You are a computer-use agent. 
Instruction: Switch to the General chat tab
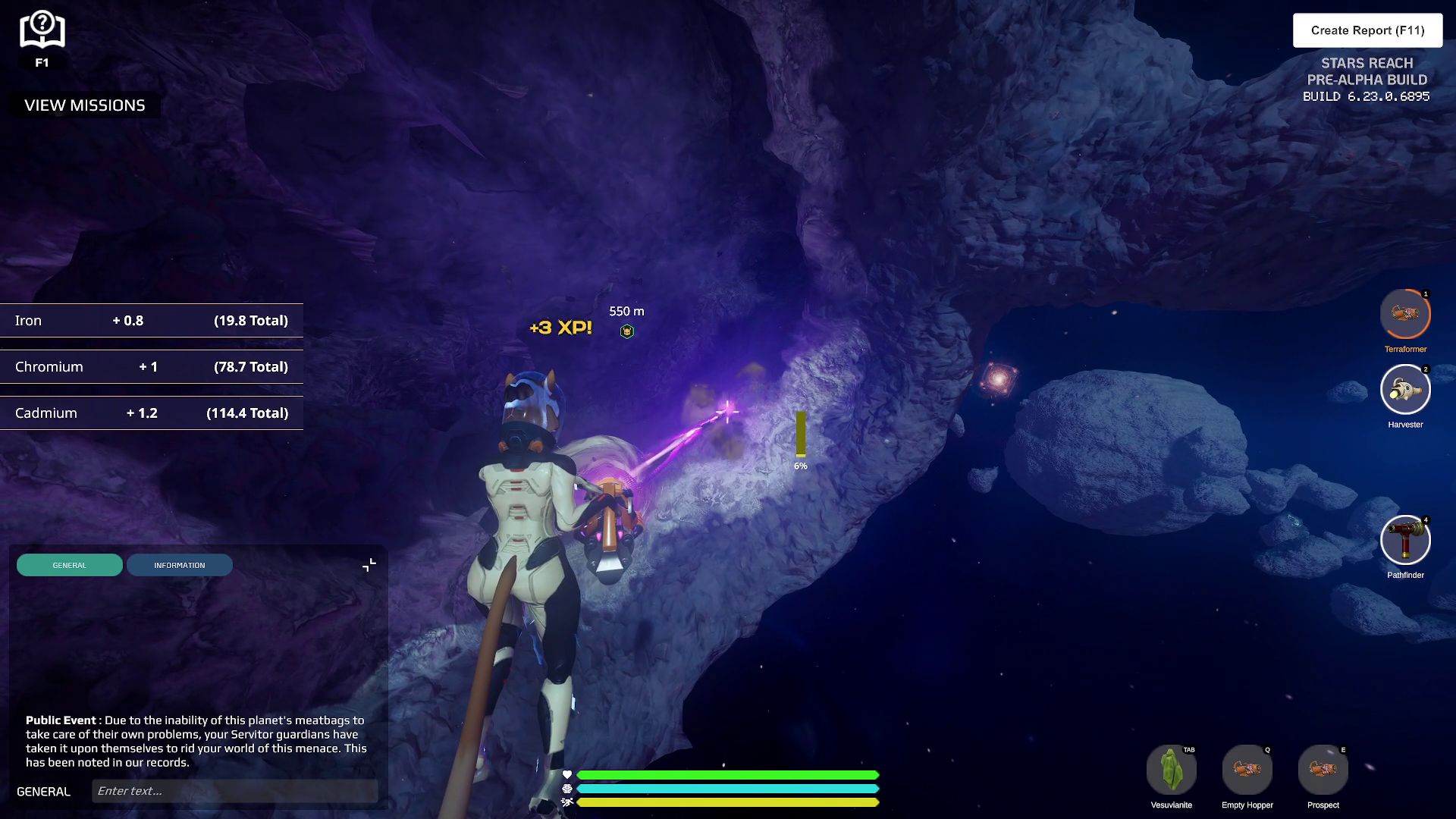[70, 565]
